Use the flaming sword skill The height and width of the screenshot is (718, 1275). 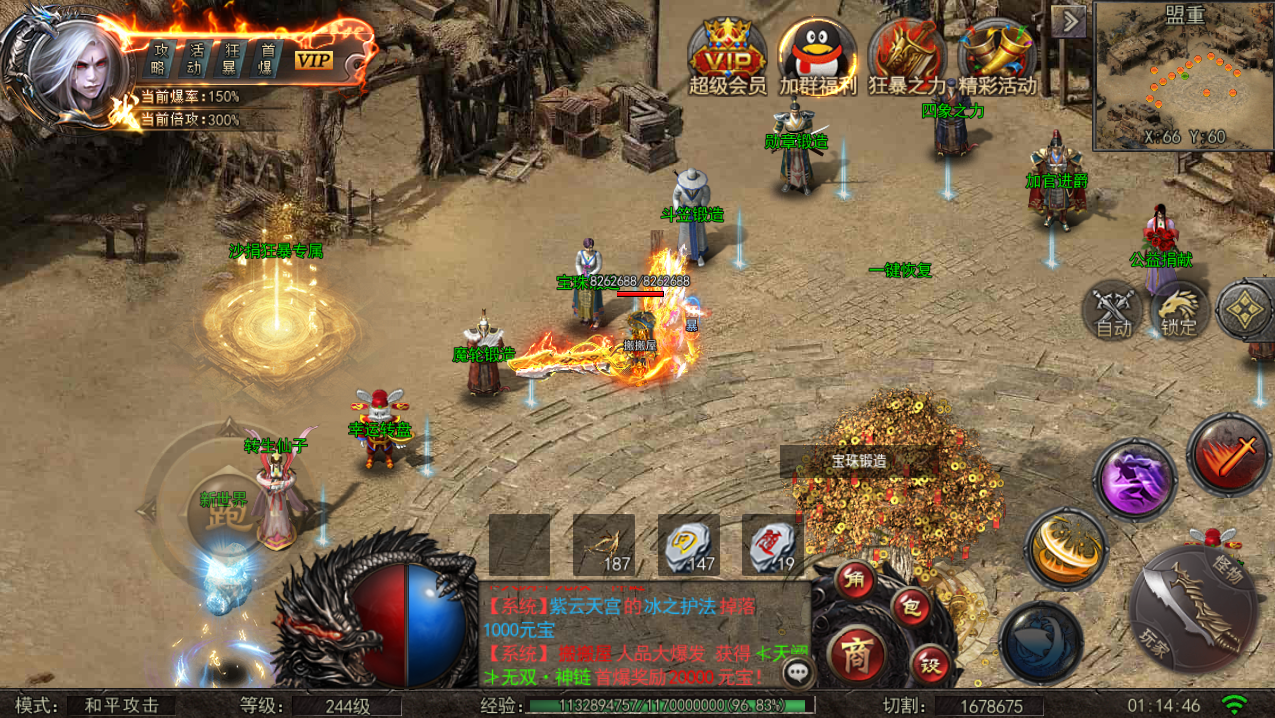tap(1229, 456)
